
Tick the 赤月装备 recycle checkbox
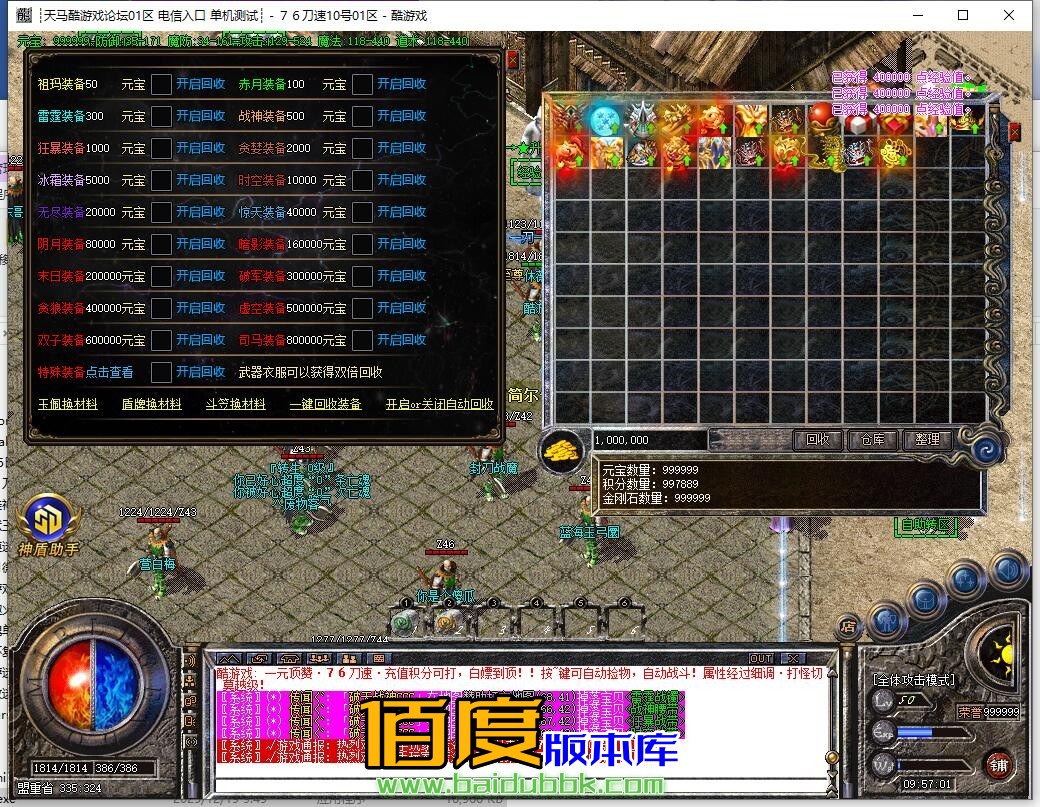(362, 85)
